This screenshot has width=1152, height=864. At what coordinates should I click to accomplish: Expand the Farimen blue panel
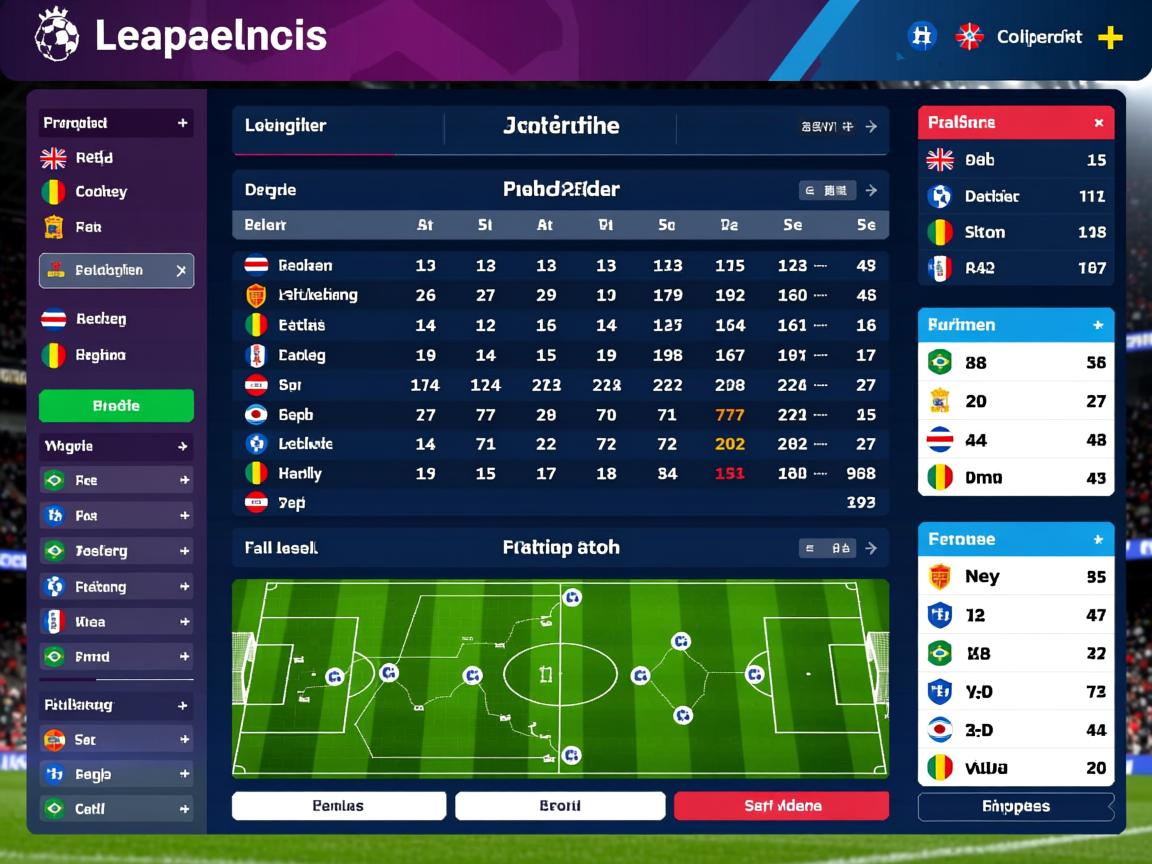[1098, 325]
